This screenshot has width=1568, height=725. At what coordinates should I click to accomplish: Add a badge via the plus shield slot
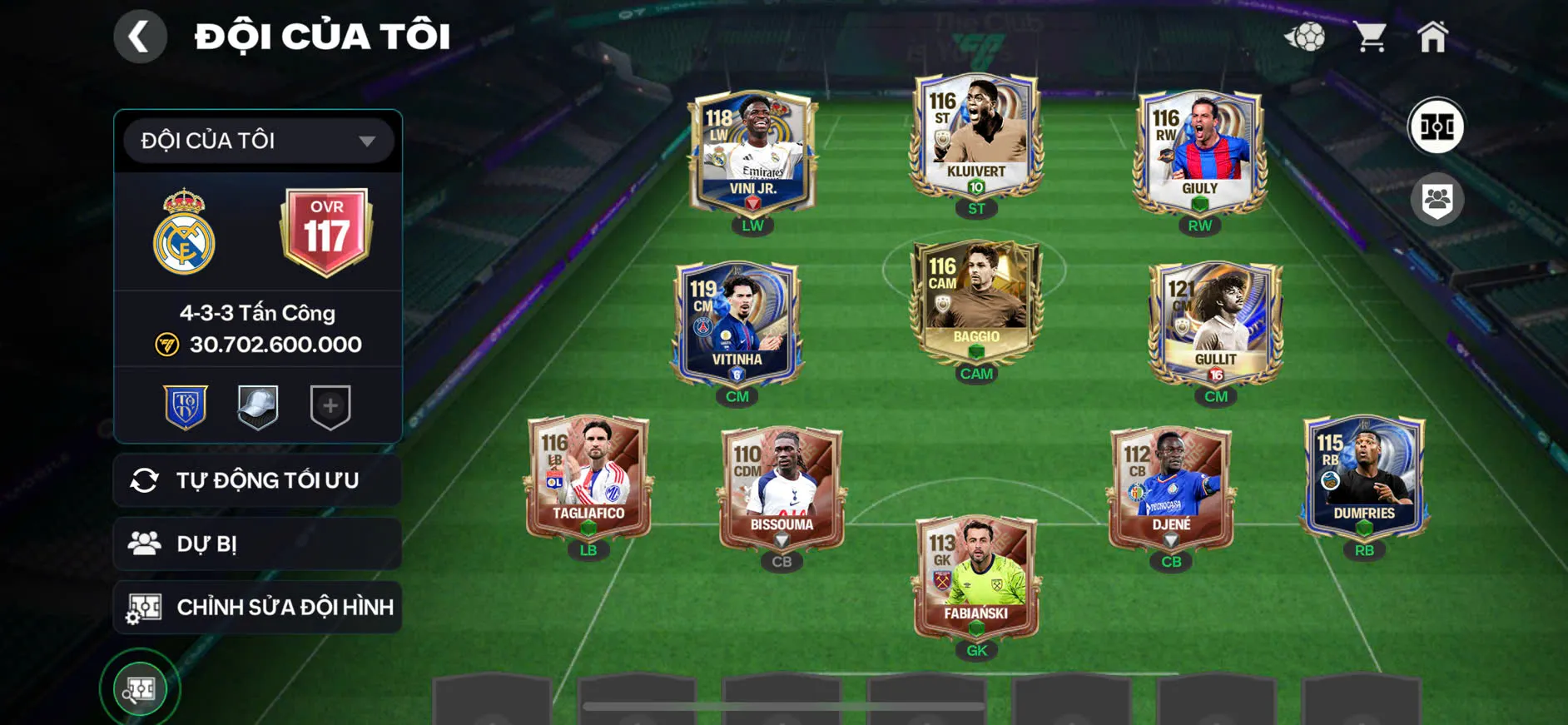tap(330, 406)
